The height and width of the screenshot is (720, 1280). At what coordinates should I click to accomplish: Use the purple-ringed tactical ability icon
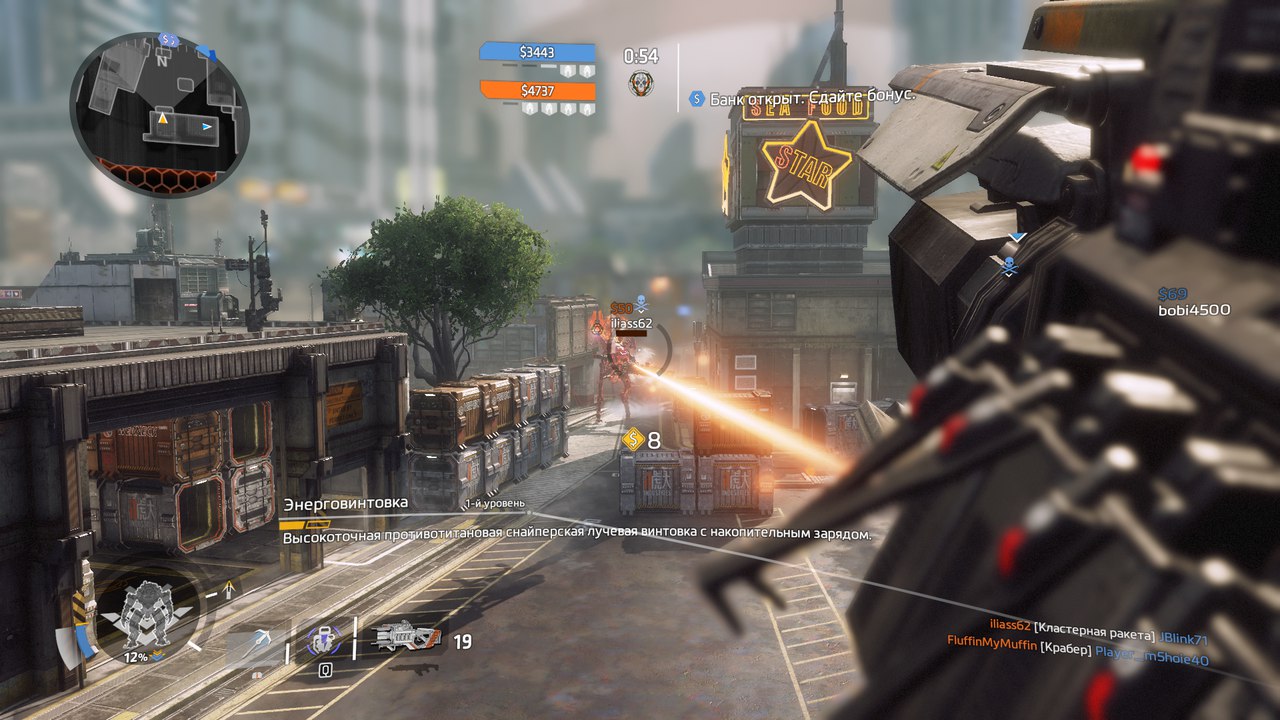click(x=323, y=640)
